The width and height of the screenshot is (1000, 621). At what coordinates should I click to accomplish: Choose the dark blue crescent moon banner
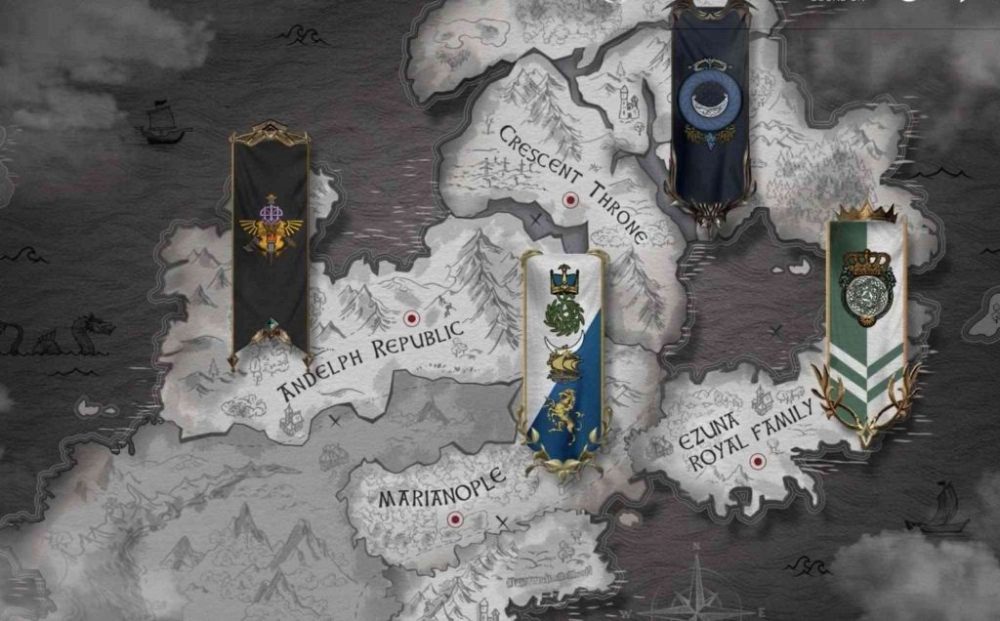tap(710, 110)
